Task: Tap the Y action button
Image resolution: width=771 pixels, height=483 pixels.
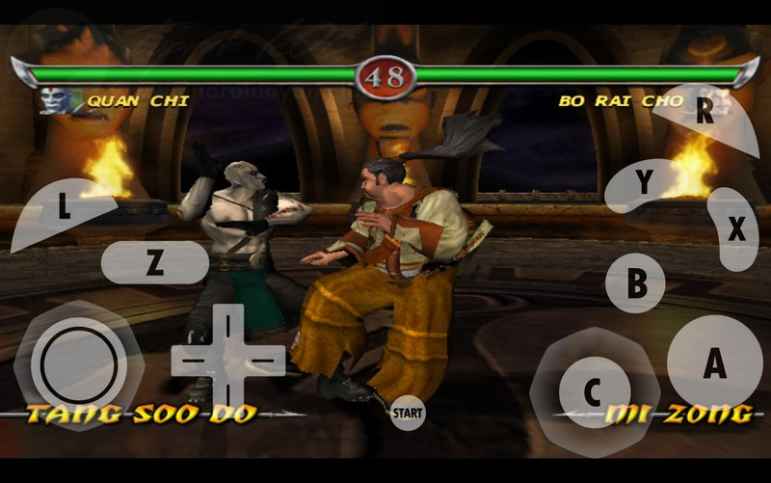Action: pos(645,184)
